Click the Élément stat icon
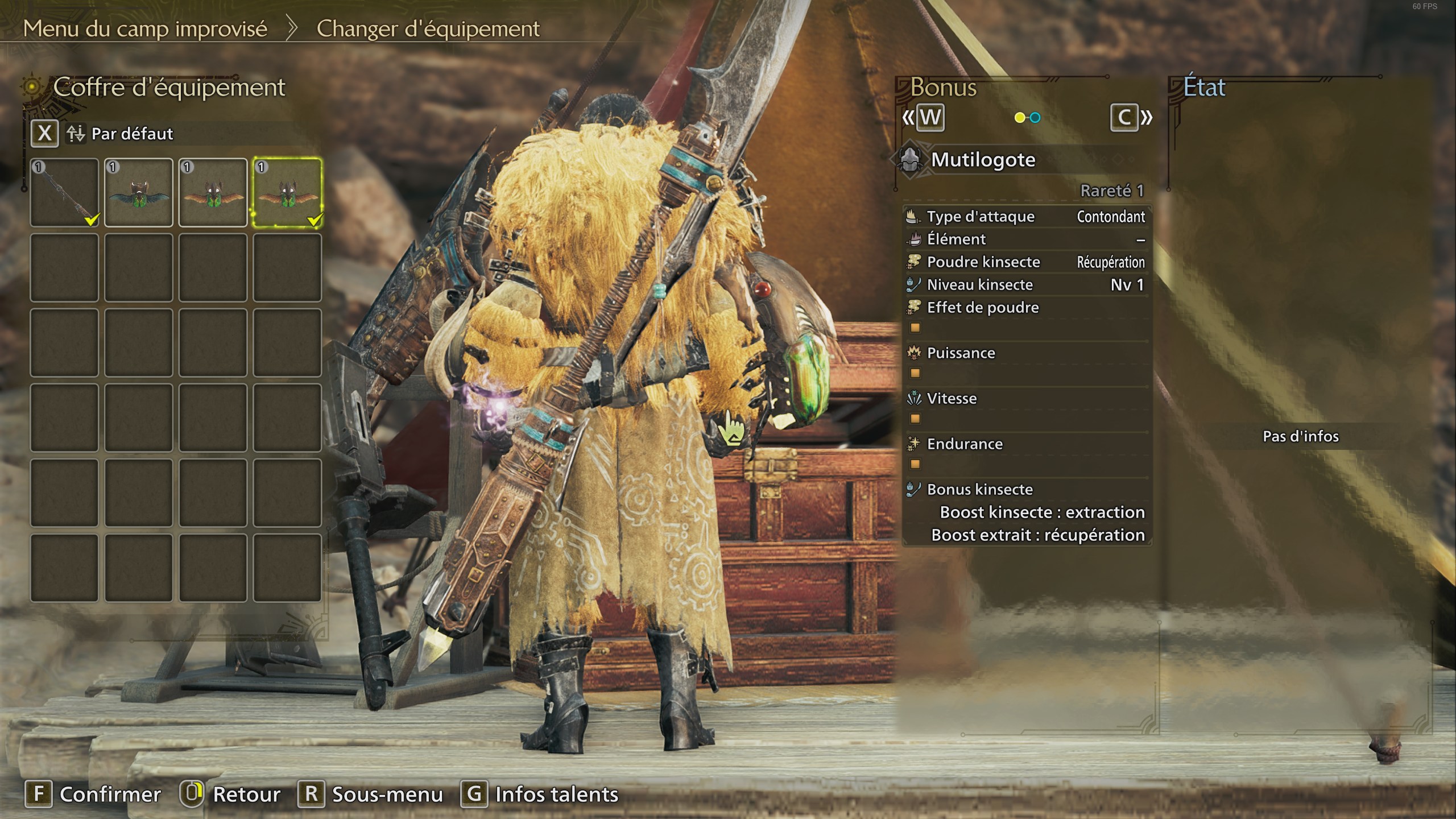 click(915, 239)
